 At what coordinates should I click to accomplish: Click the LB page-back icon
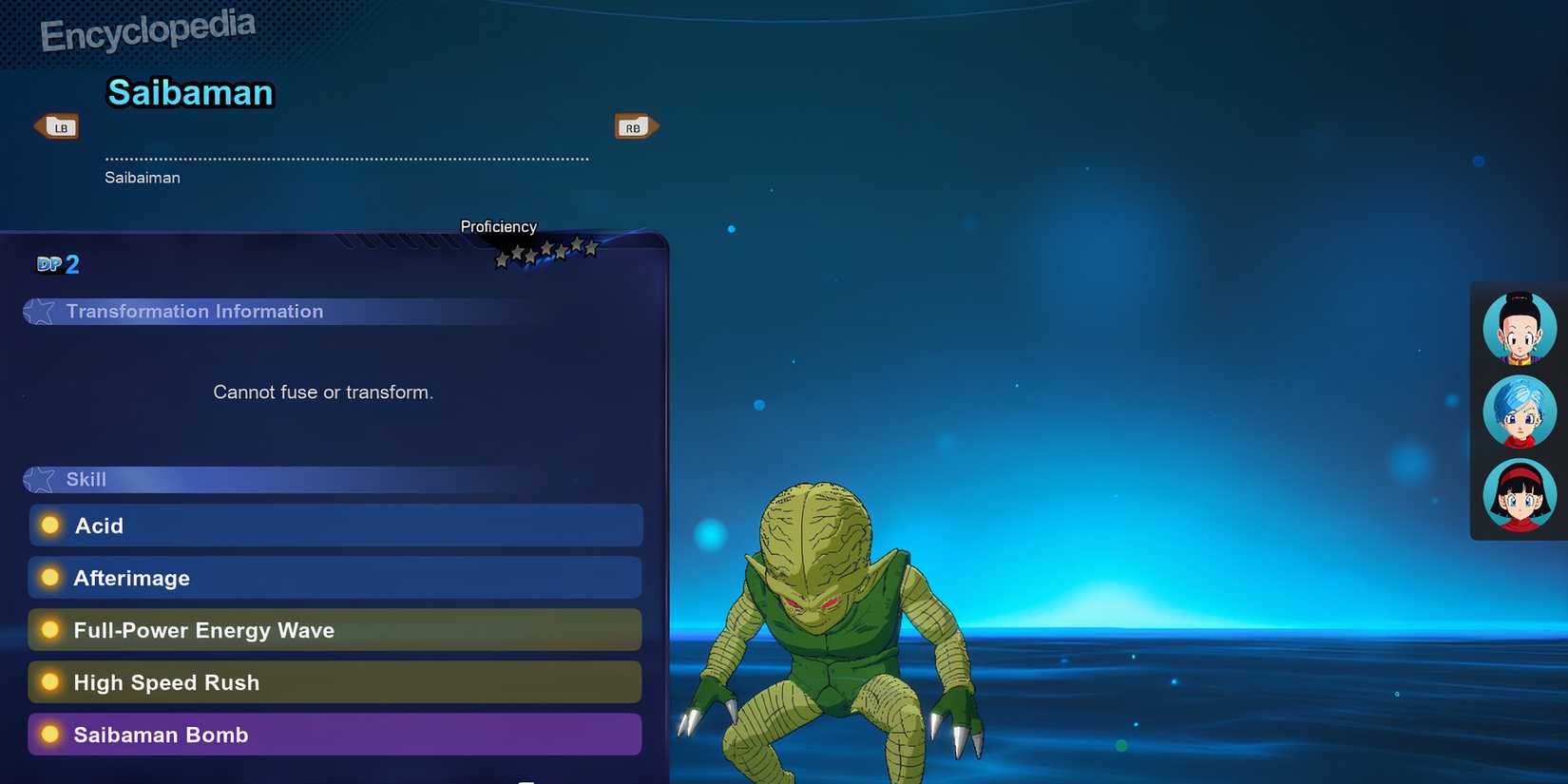pyautogui.click(x=57, y=125)
